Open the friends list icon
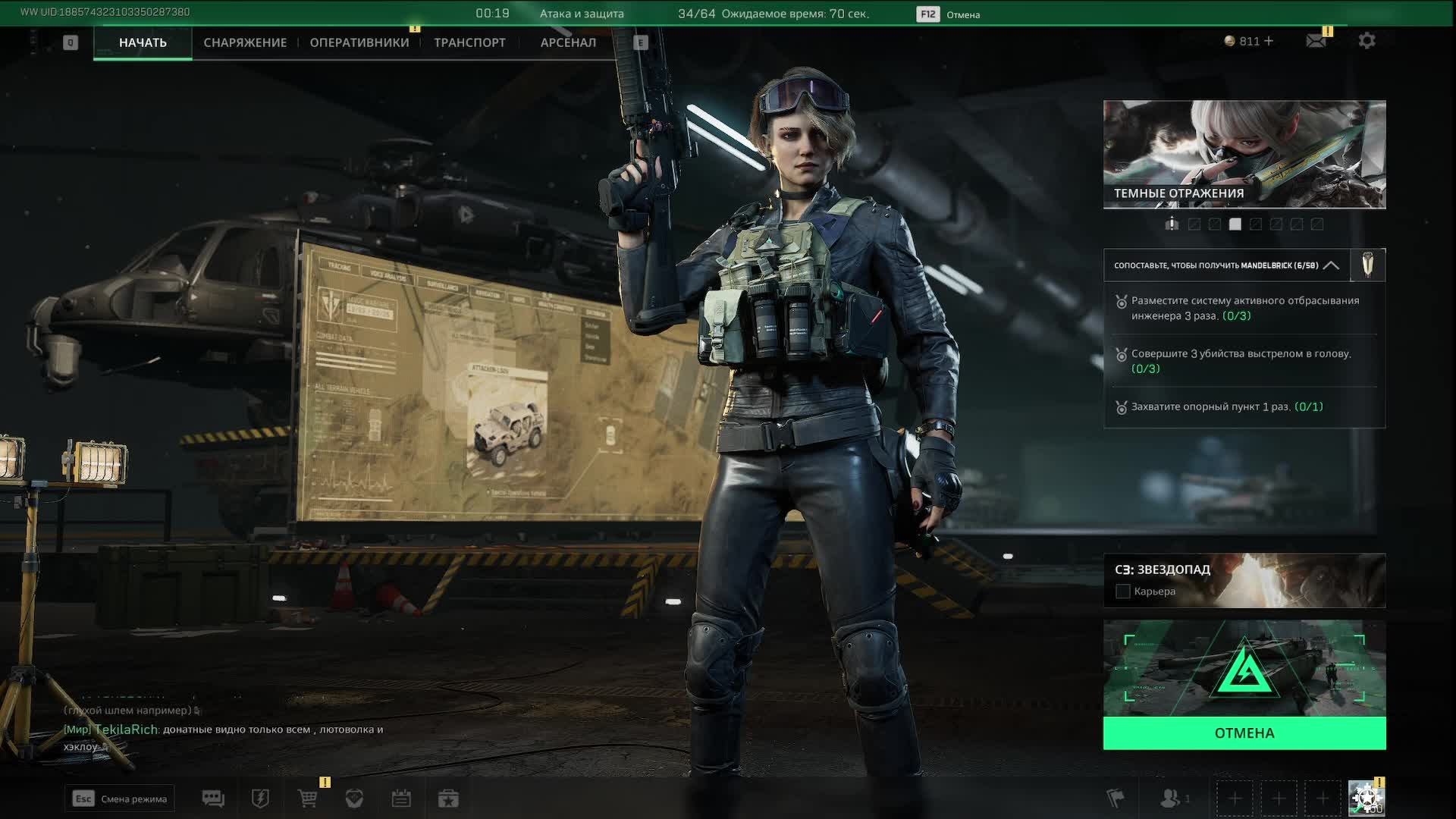 (x=1171, y=799)
